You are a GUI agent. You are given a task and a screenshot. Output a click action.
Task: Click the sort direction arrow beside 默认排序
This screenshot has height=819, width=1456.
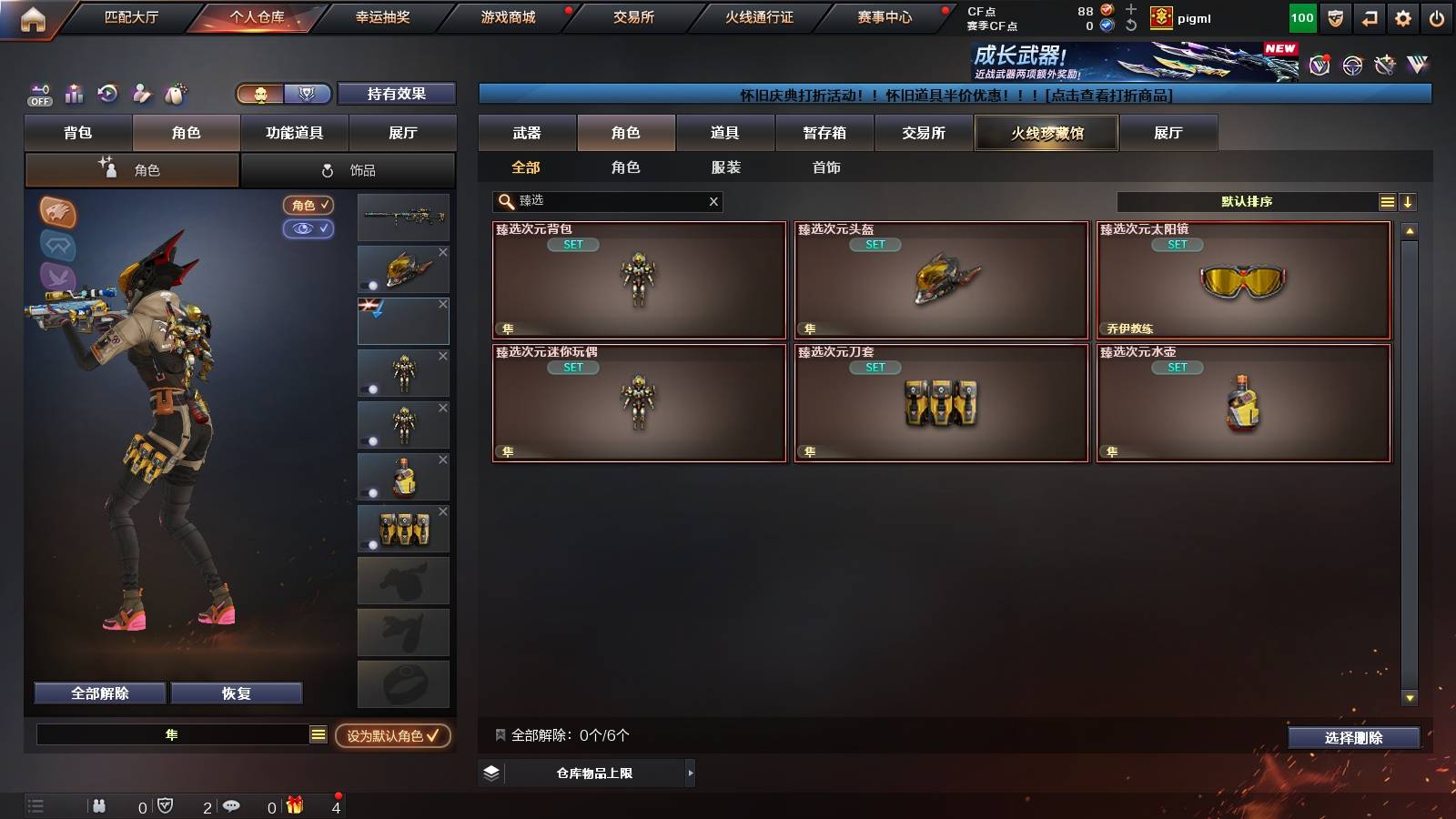coord(1409,201)
